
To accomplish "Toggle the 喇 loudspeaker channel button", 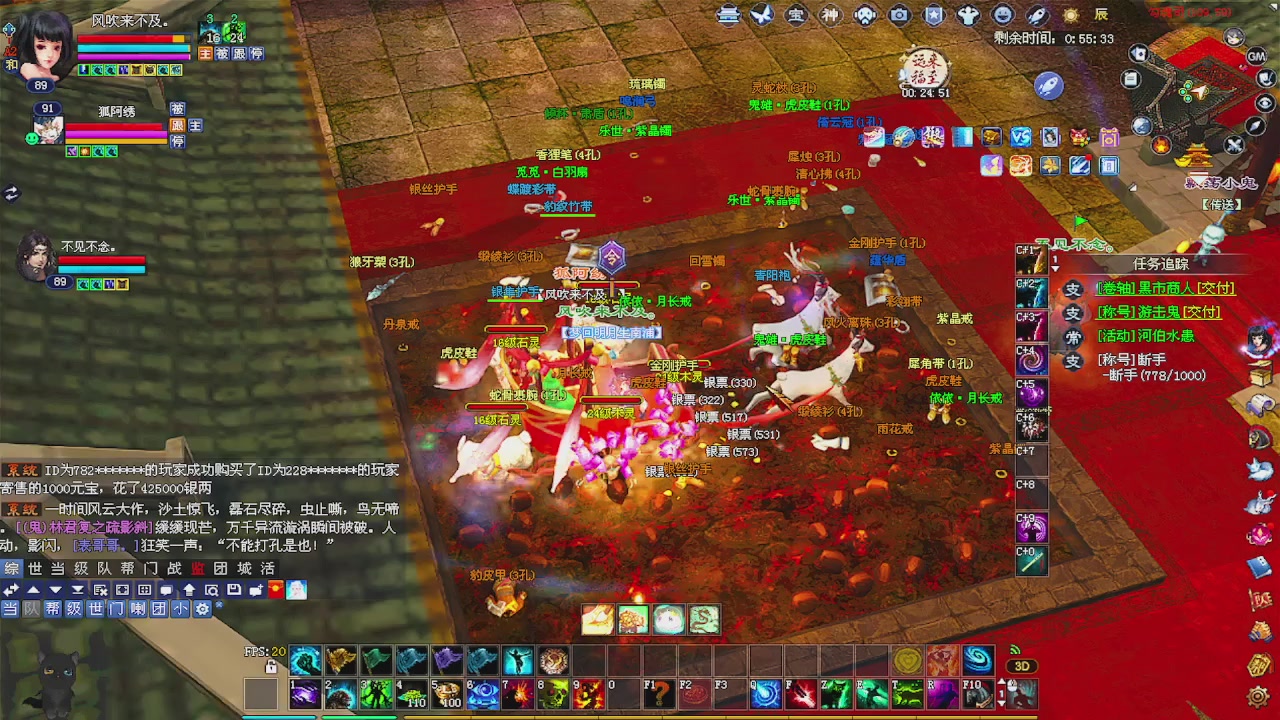I will (137, 607).
